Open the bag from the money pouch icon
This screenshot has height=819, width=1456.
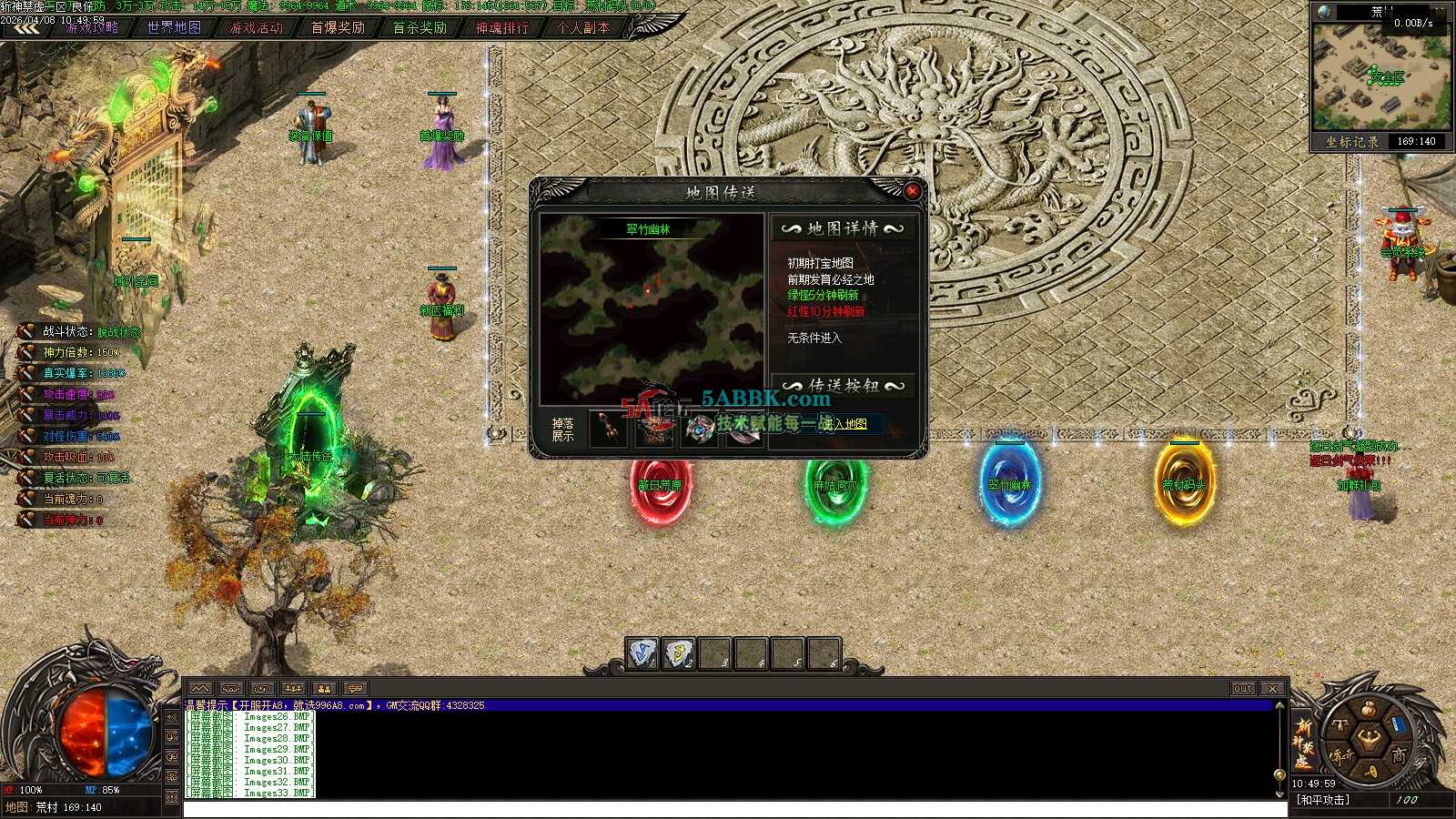click(1368, 710)
